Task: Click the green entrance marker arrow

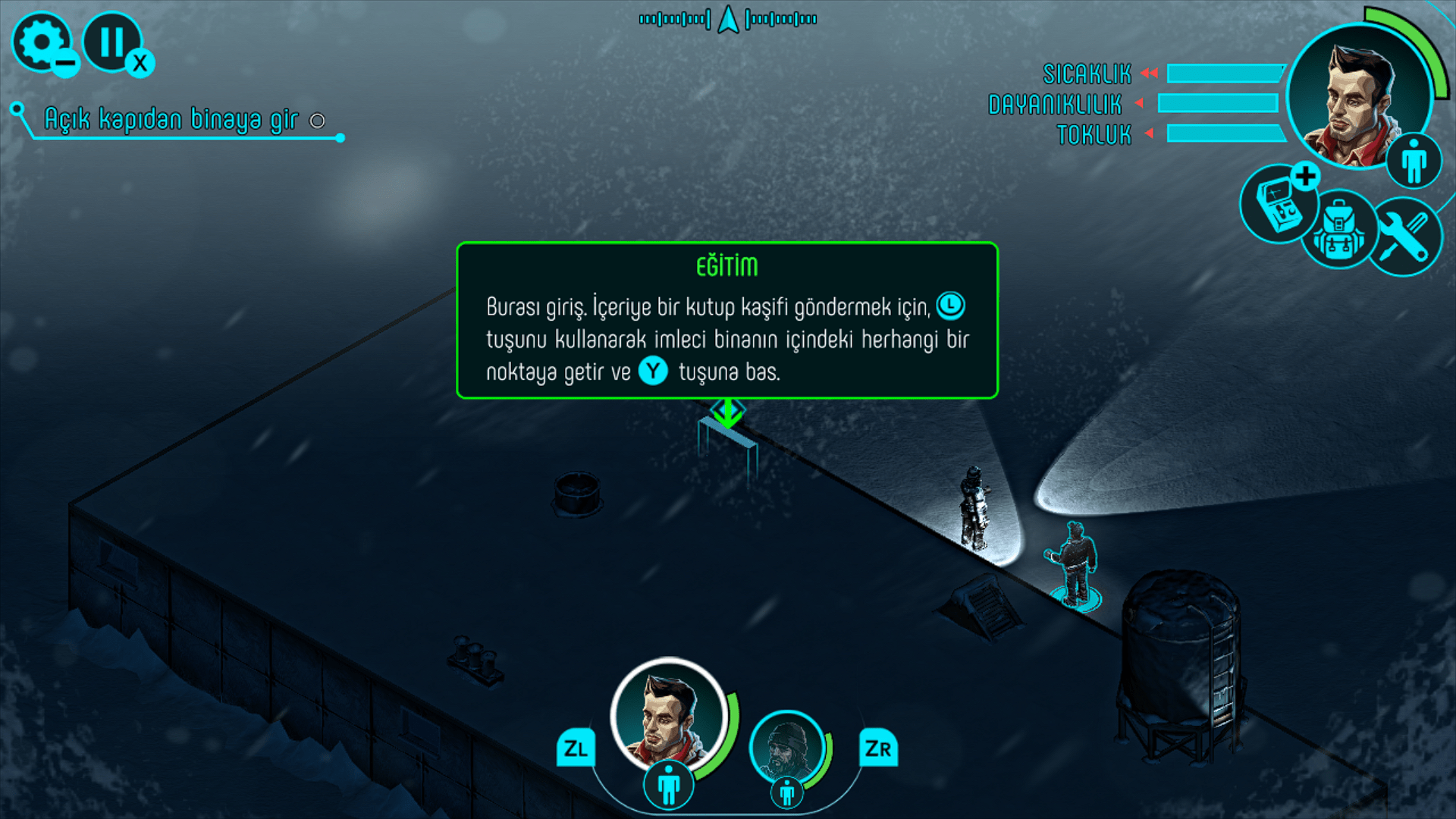Action: click(x=728, y=413)
